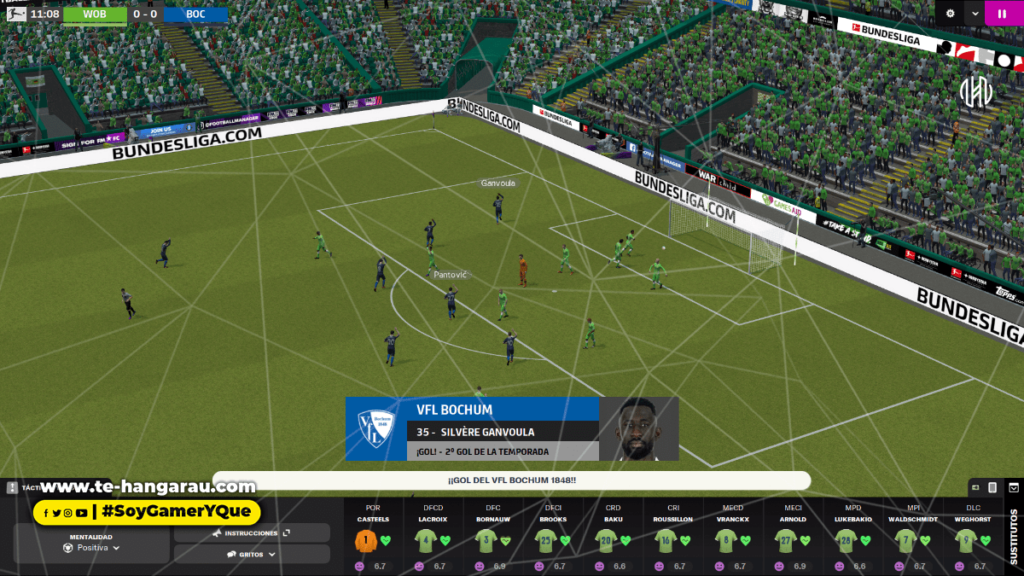Pause the match with the magenta button
Screen dimensions: 1024x576
click(1002, 14)
